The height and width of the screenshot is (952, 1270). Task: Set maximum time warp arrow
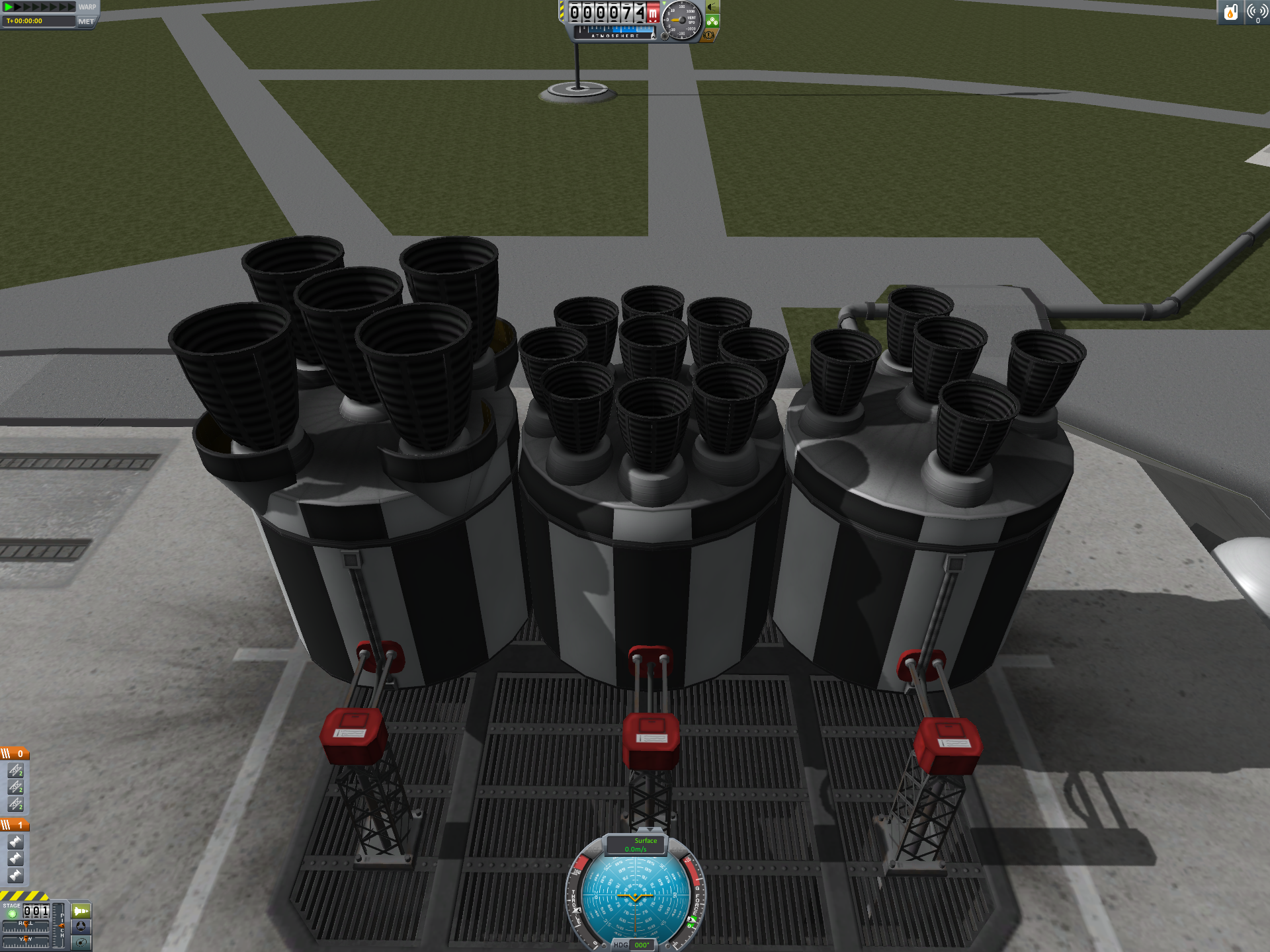click(71, 7)
